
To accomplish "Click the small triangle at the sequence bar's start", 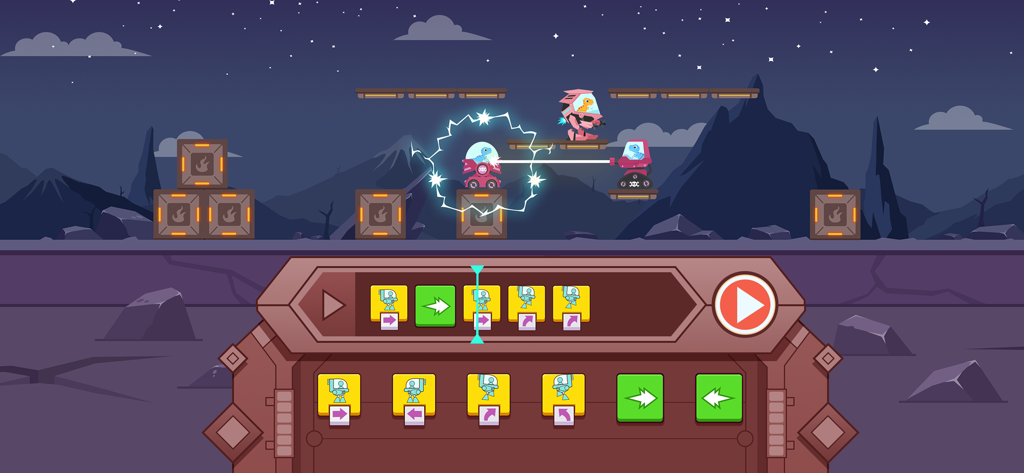I will click(x=333, y=305).
